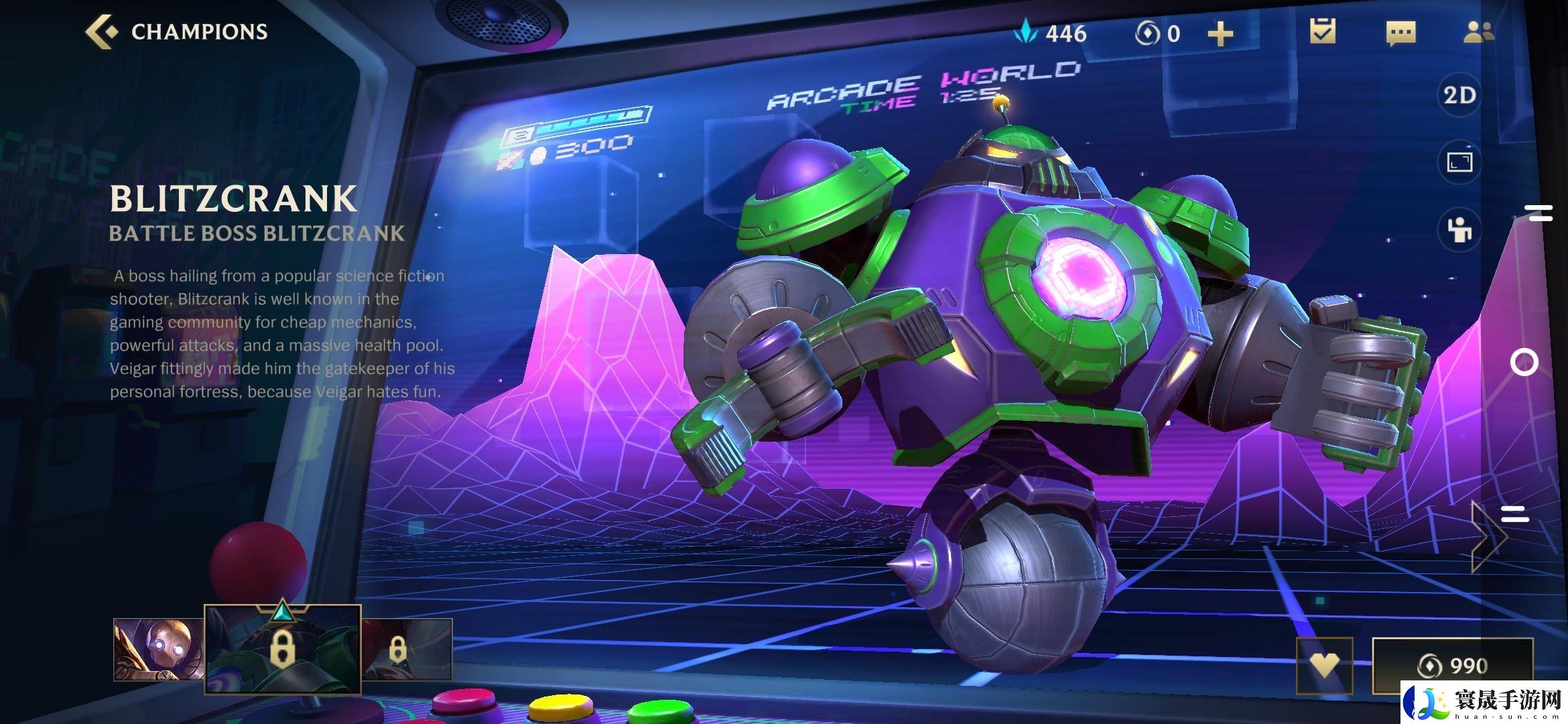Open the chat speech bubble
The height and width of the screenshot is (724, 1568).
pyautogui.click(x=1400, y=33)
